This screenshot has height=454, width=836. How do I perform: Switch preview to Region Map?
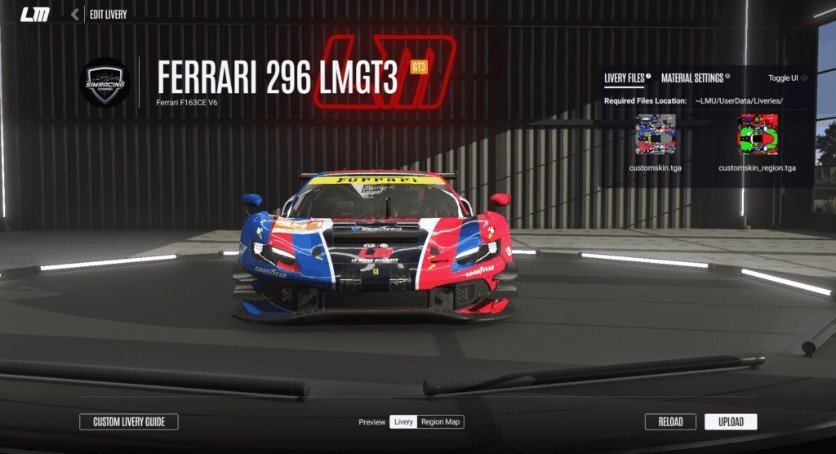(441, 422)
